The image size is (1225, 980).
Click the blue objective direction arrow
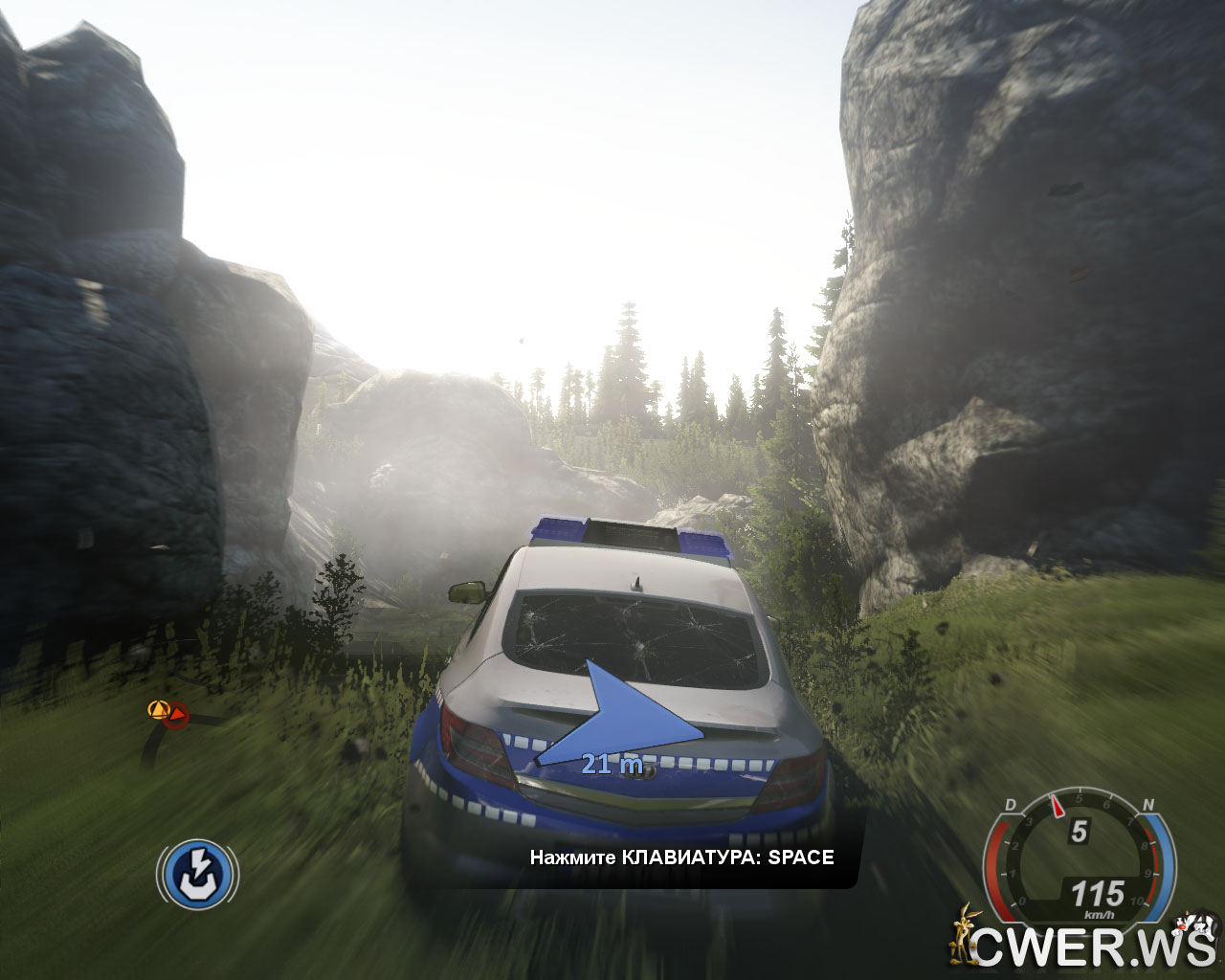click(x=624, y=715)
